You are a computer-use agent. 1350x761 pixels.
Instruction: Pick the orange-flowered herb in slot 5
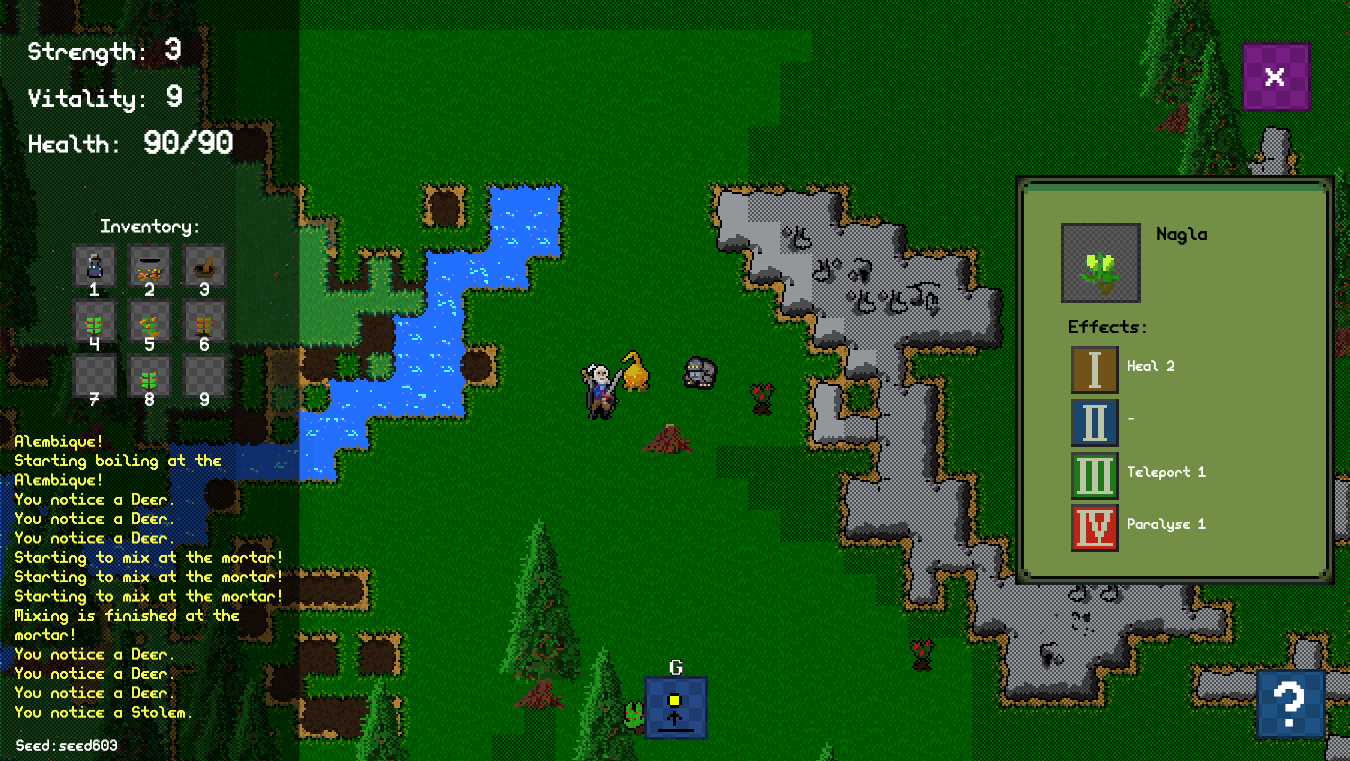point(150,321)
